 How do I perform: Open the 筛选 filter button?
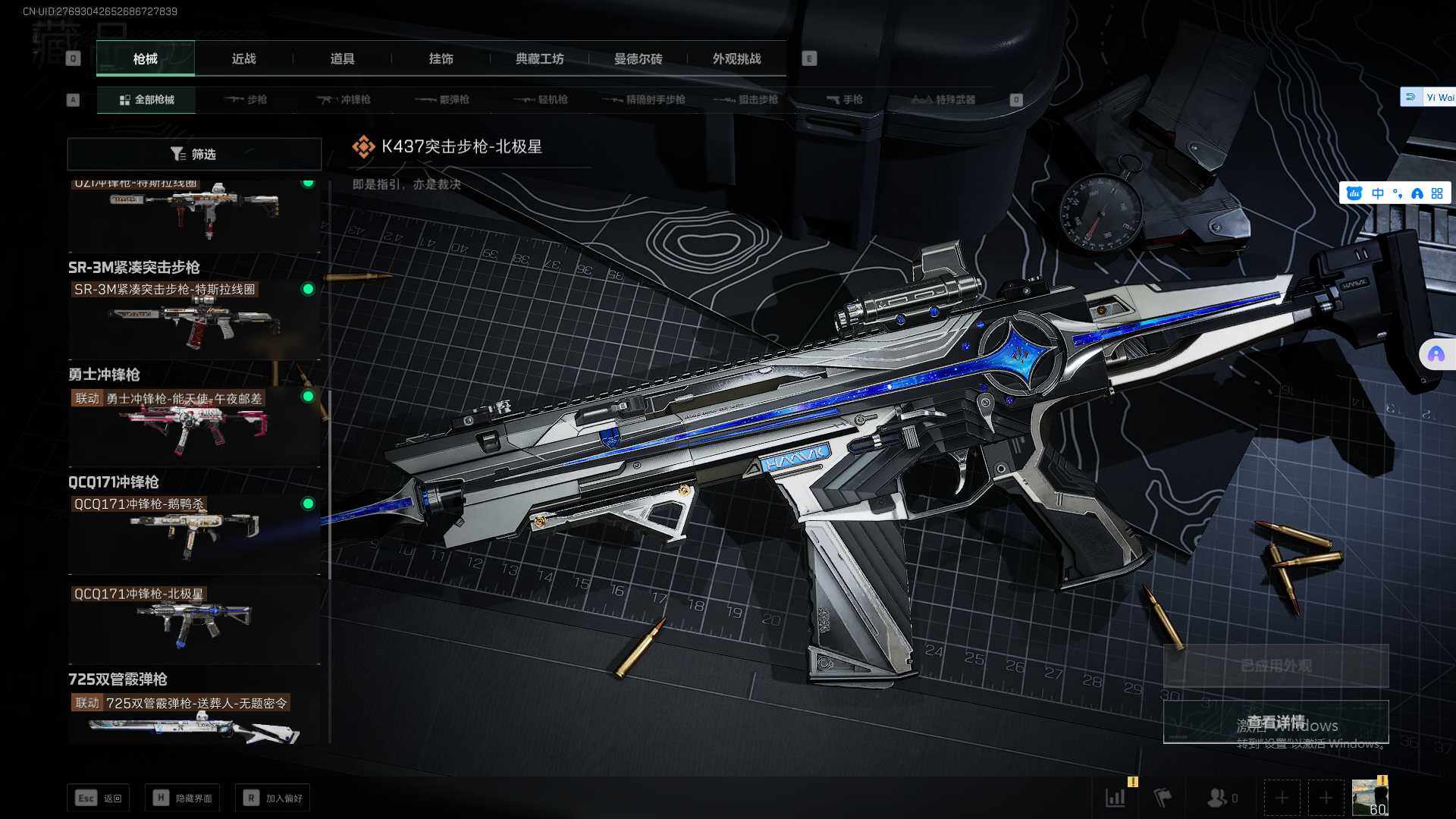194,154
